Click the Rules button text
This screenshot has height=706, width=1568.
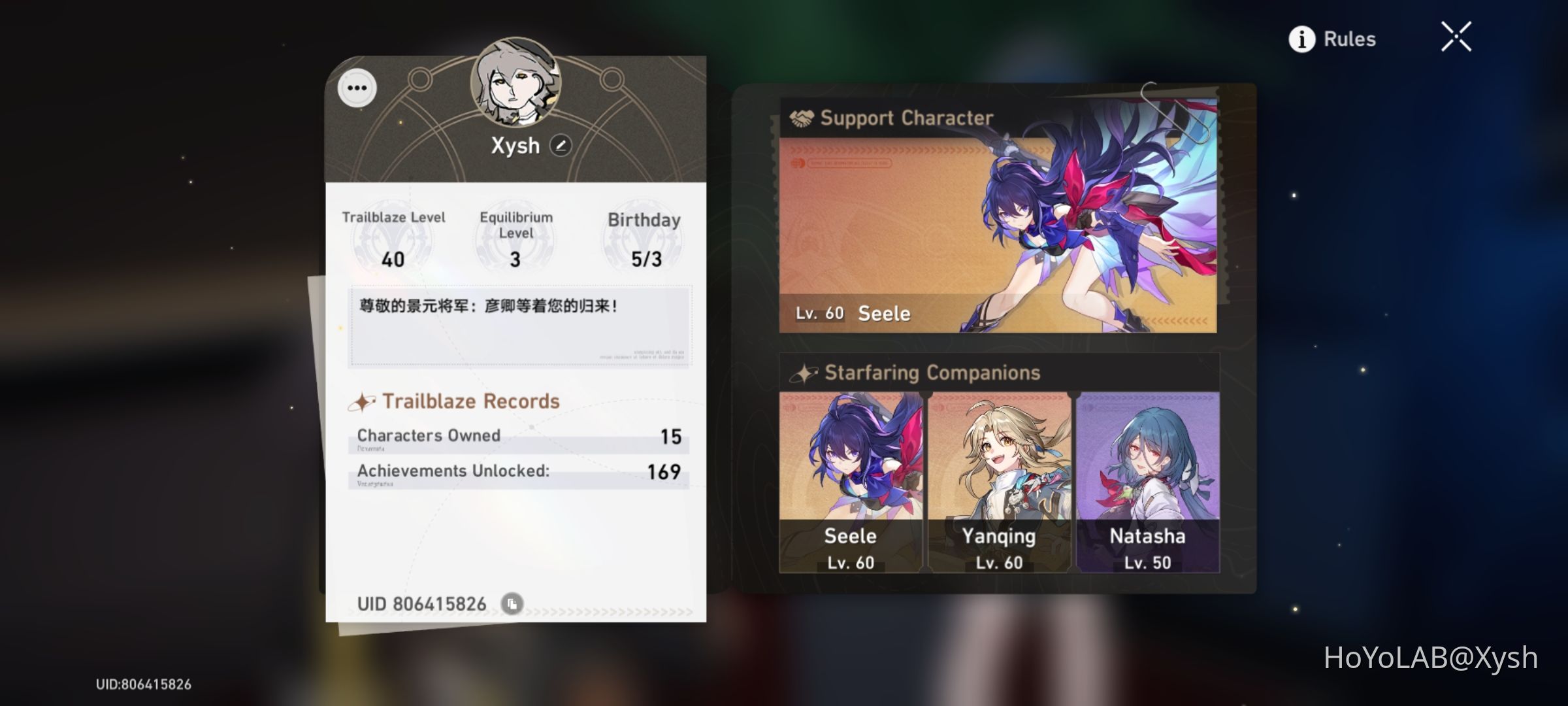1350,39
